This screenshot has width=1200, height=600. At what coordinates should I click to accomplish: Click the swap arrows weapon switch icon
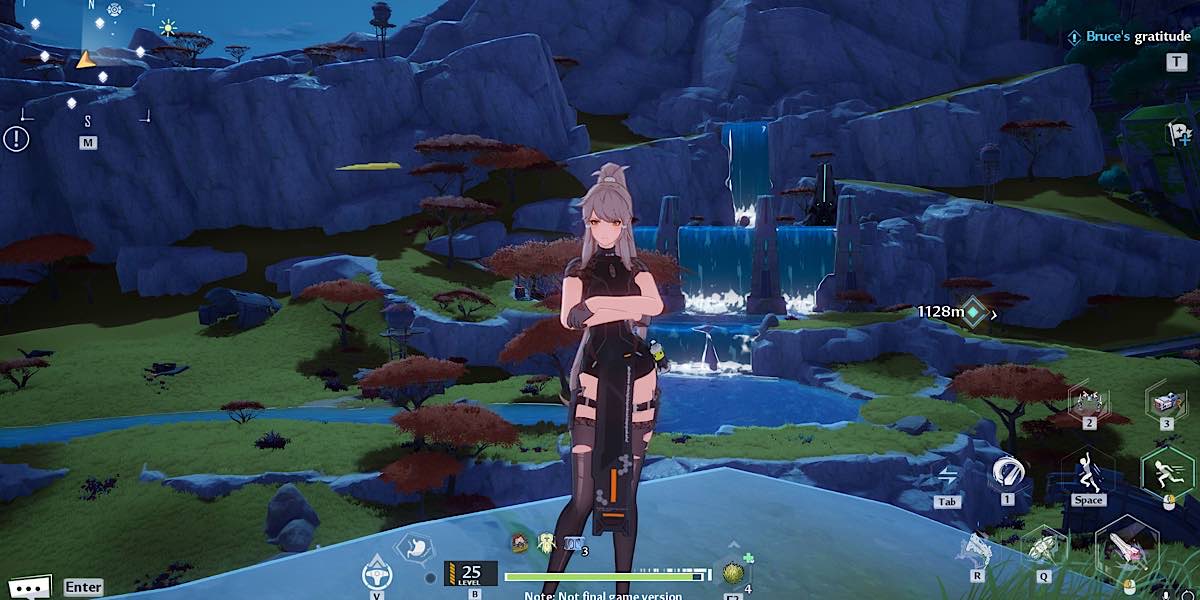pyautogui.click(x=948, y=476)
